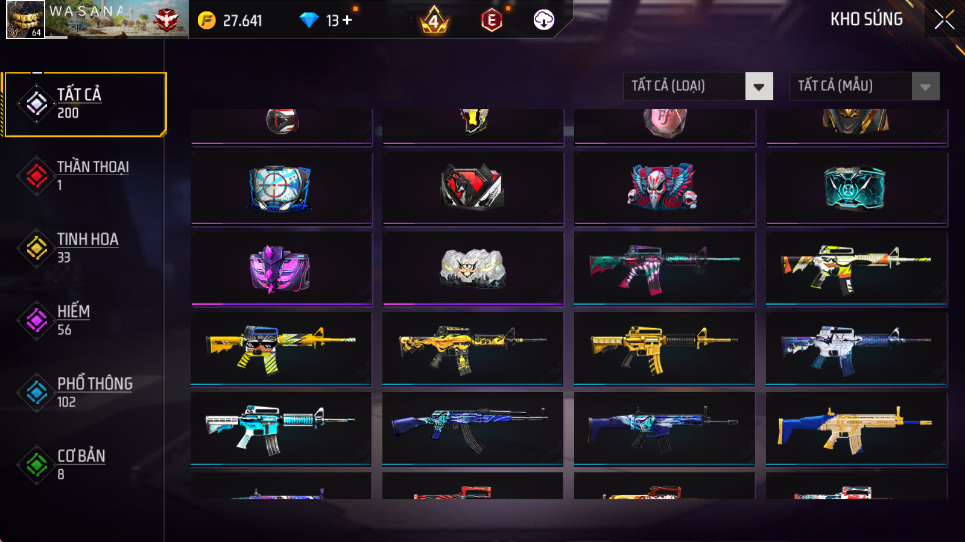Switch to the Thần Thoại rarity tab
The width and height of the screenshot is (965, 542).
coord(85,176)
